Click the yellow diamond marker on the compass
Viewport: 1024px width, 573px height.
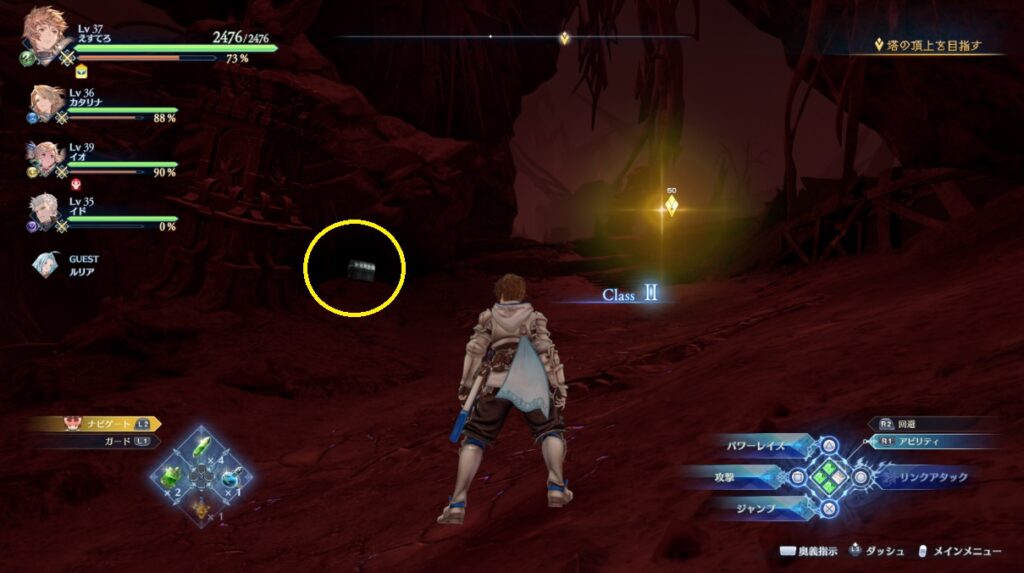pyautogui.click(x=564, y=38)
